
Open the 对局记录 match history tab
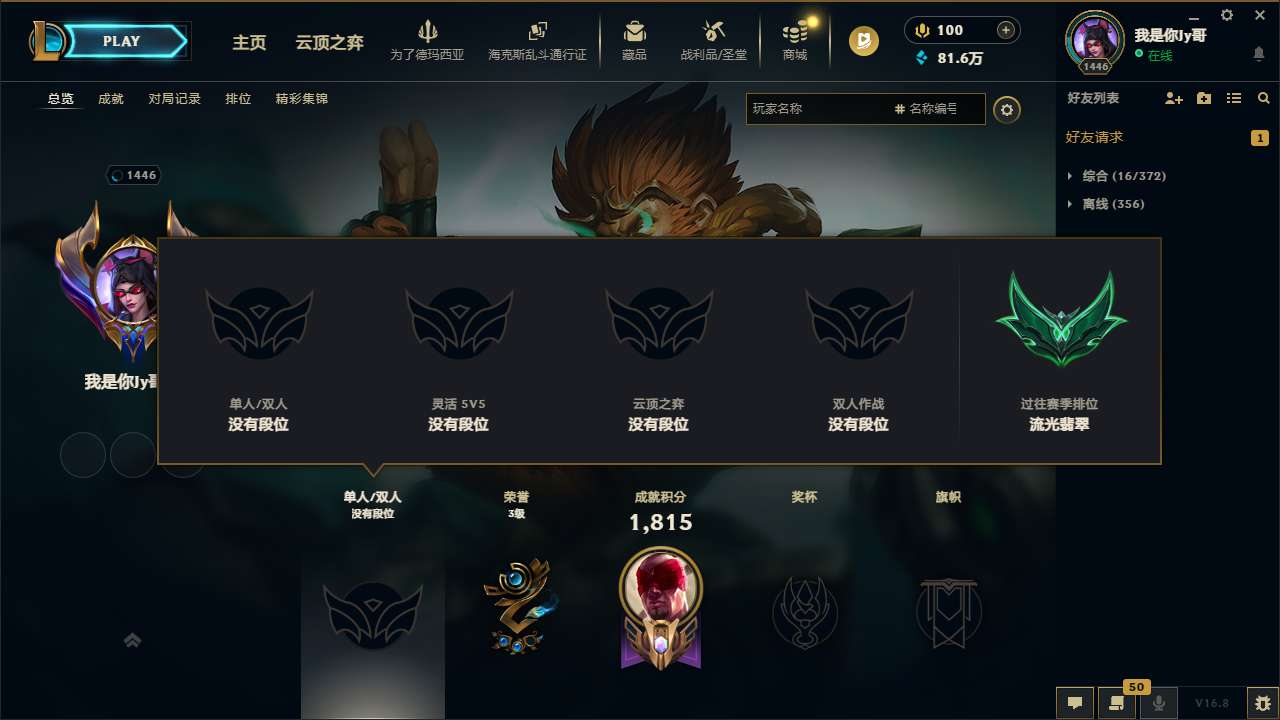coord(175,99)
